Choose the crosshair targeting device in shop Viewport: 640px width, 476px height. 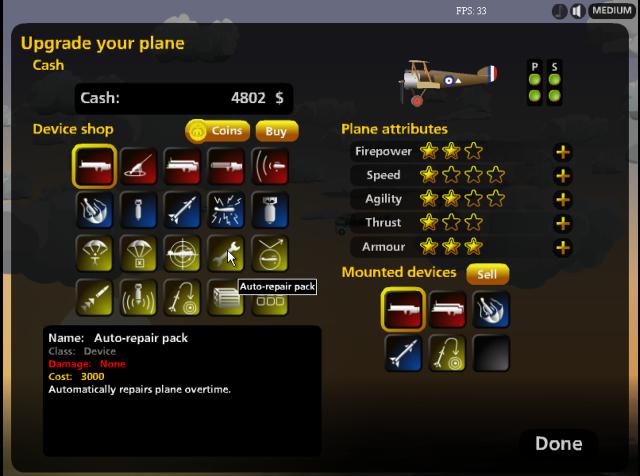pyautogui.click(x=181, y=253)
